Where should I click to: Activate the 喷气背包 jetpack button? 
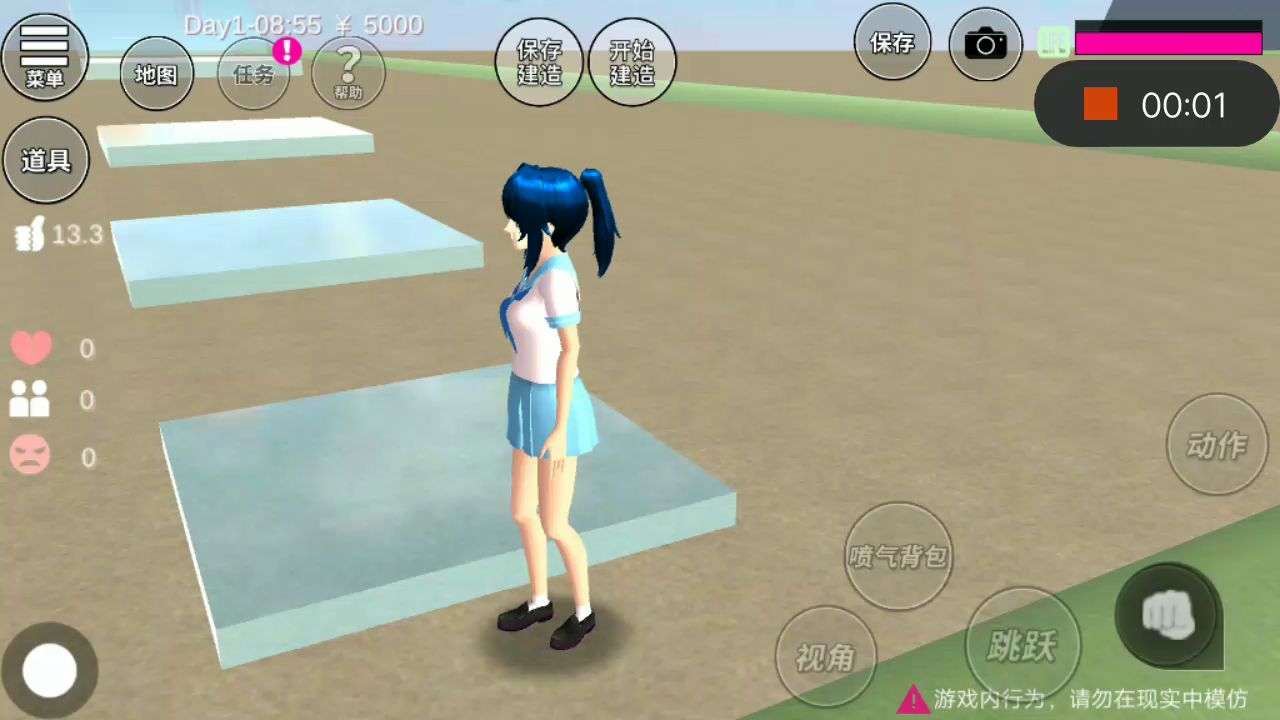coord(898,555)
